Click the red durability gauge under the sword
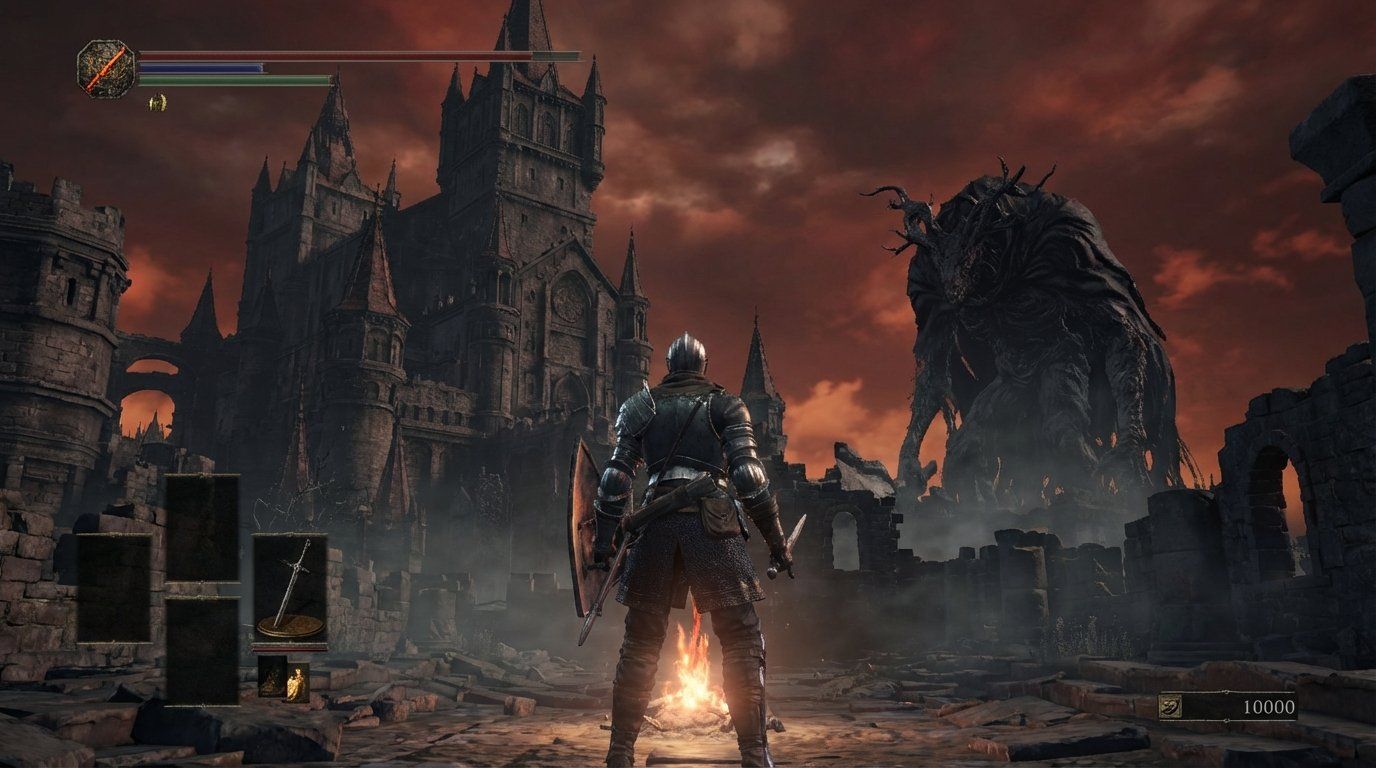This screenshot has height=768, width=1376. pyautogui.click(x=290, y=647)
